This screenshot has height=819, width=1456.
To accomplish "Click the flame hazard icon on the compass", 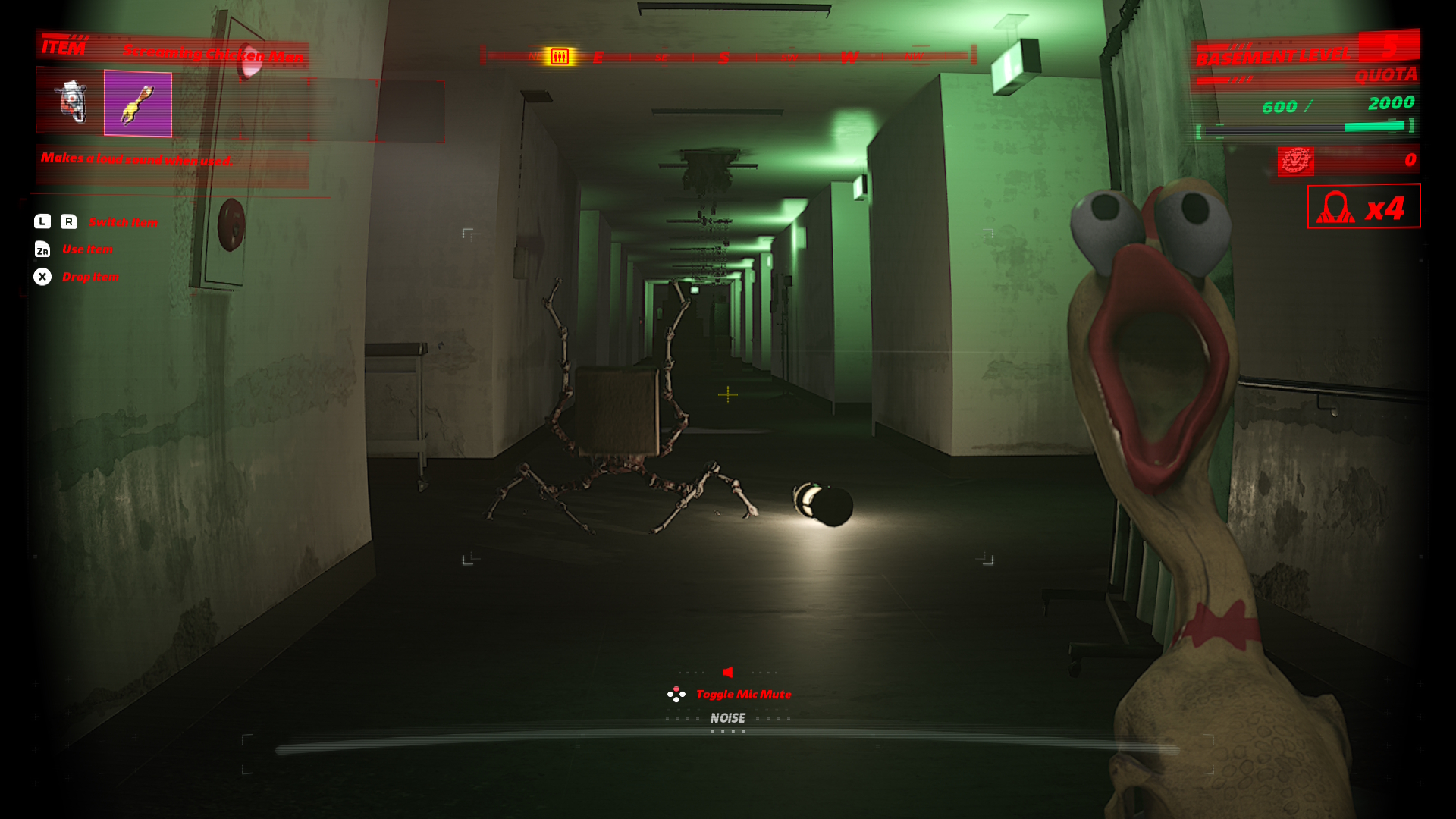I will 560,56.
